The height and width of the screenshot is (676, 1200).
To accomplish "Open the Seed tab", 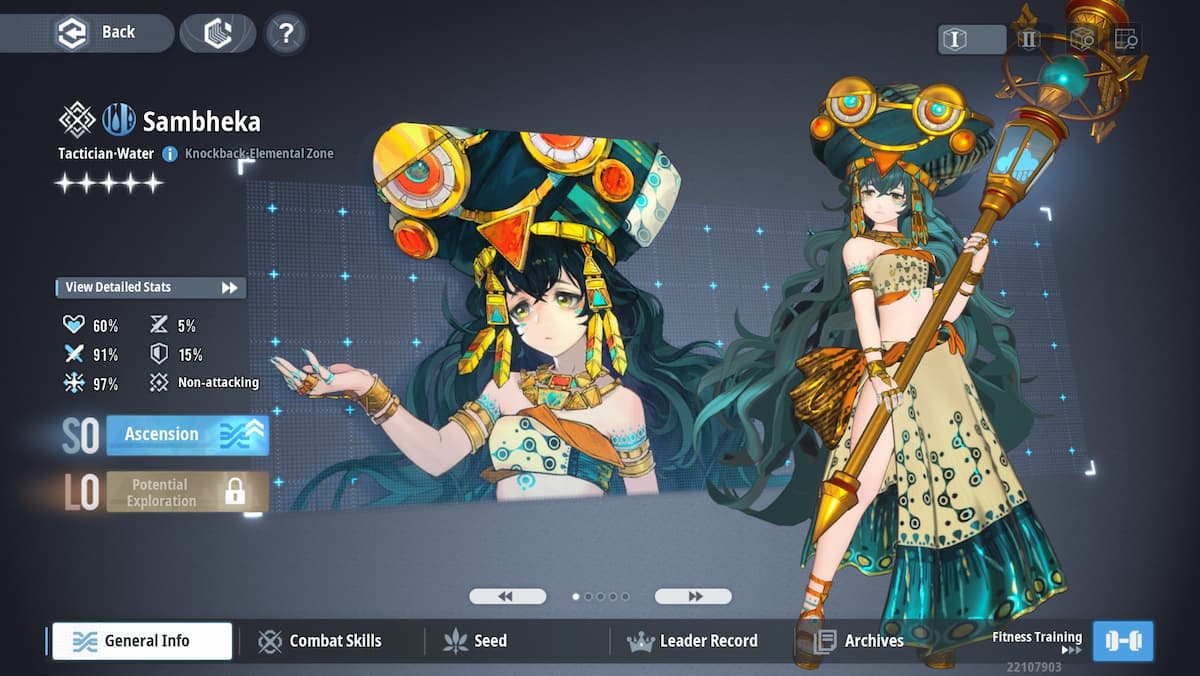I will pos(476,641).
